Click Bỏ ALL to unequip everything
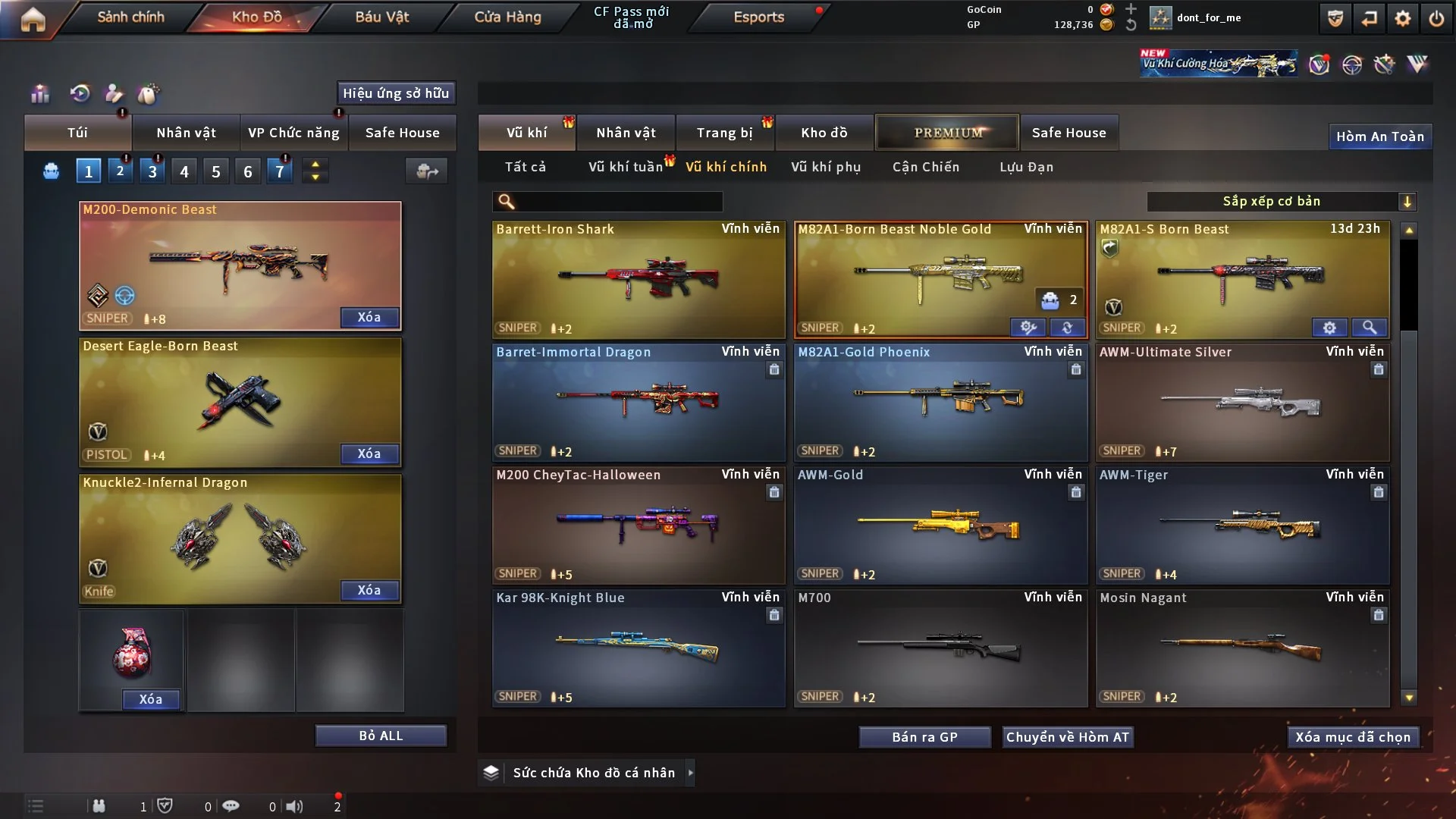This screenshot has height=819, width=1456. click(381, 736)
